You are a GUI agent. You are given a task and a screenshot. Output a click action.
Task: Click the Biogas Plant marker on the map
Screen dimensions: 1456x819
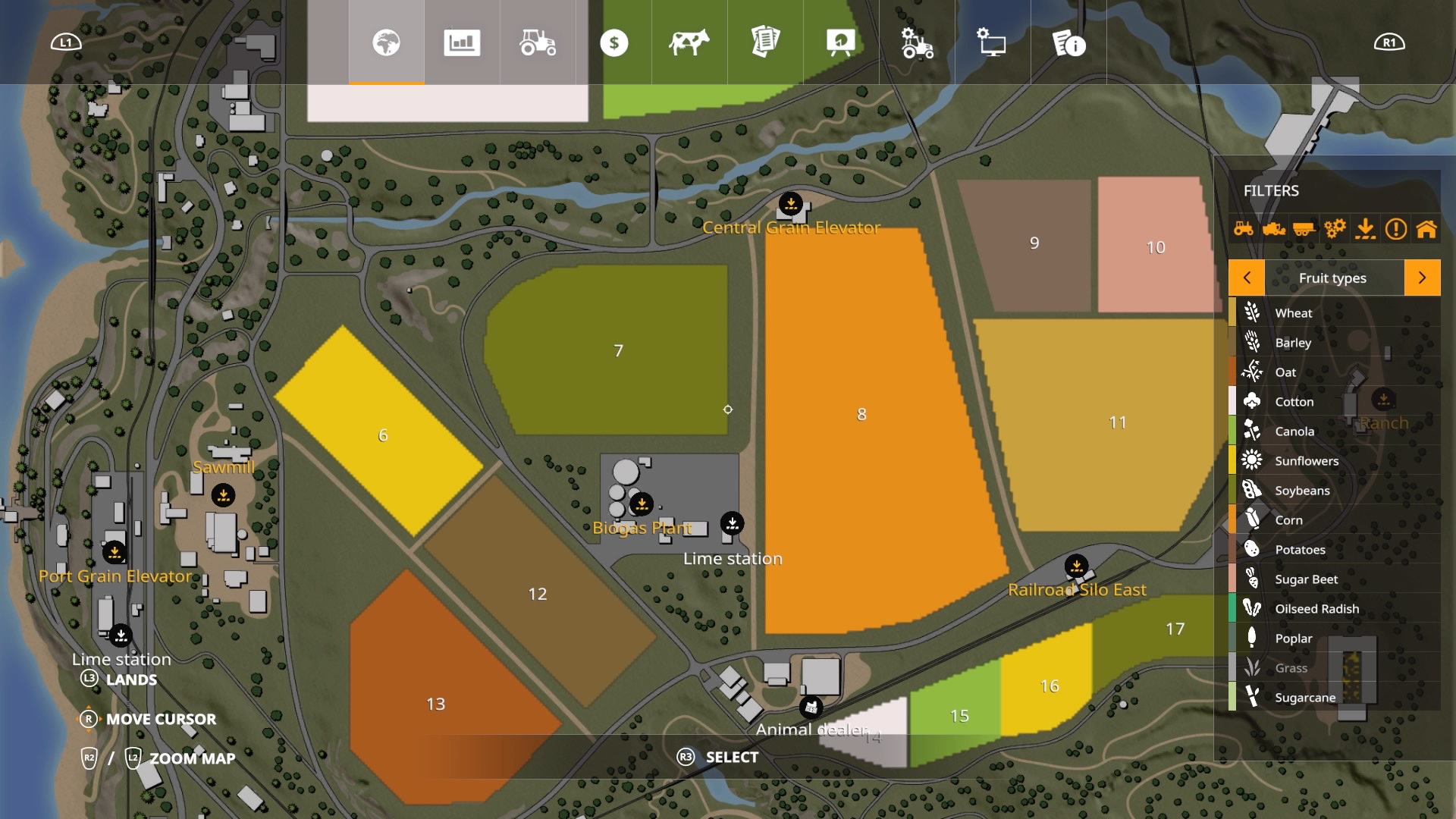pyautogui.click(x=642, y=503)
